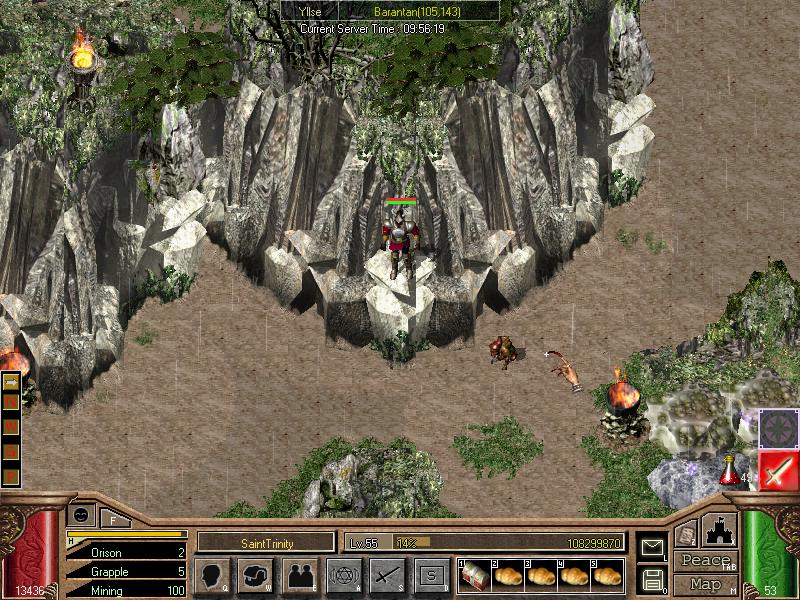
Task: Switch to the F tab
Action: click(112, 517)
